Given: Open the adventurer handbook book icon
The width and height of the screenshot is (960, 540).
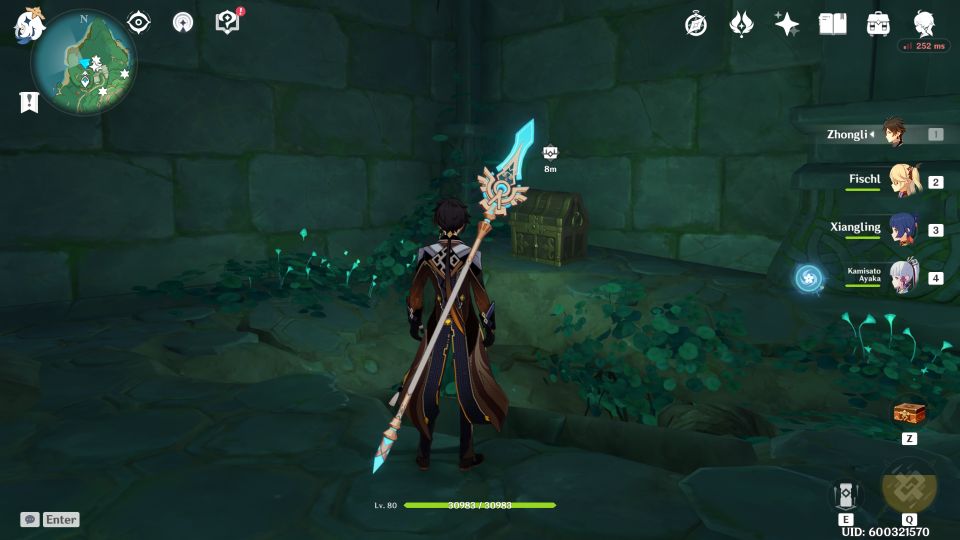Looking at the screenshot, I should click(832, 24).
